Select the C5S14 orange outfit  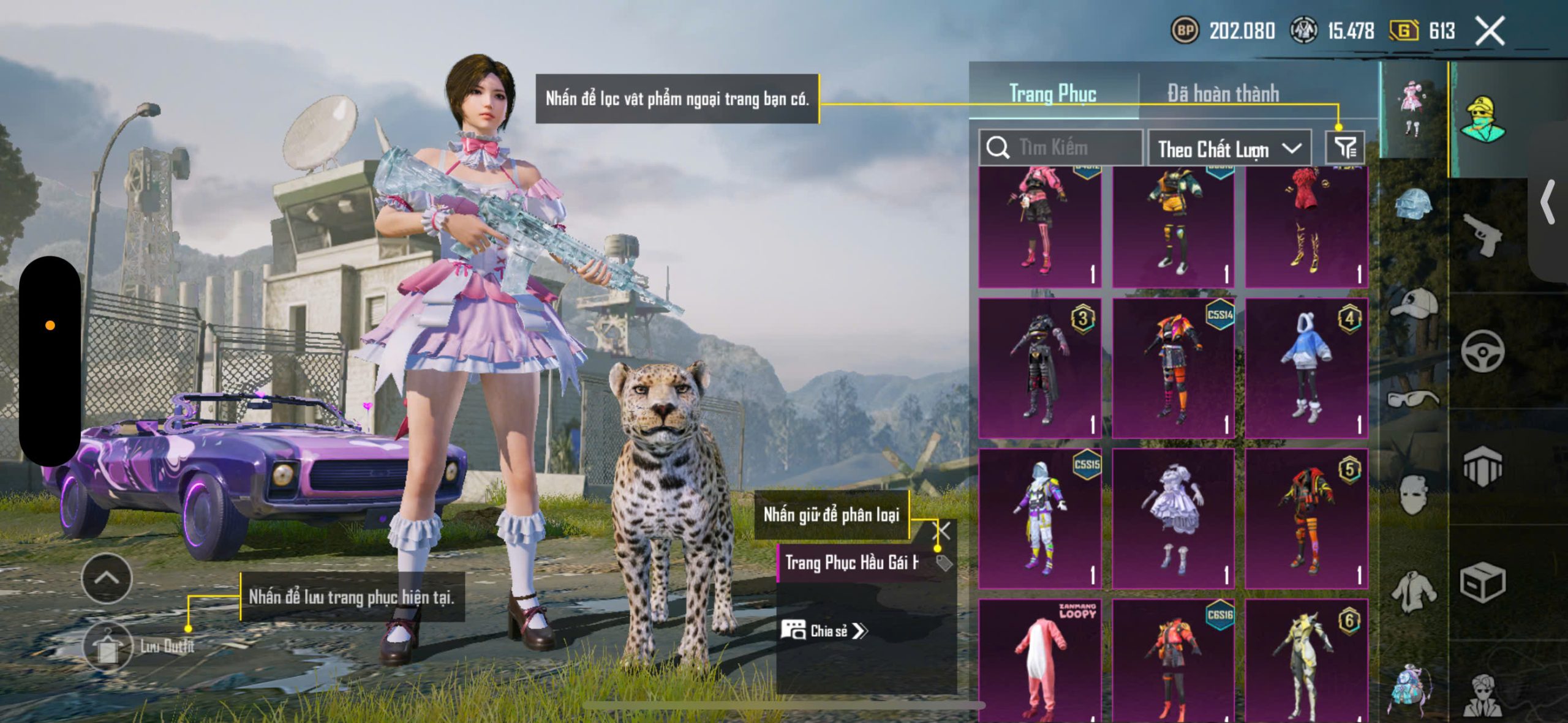coord(1172,367)
